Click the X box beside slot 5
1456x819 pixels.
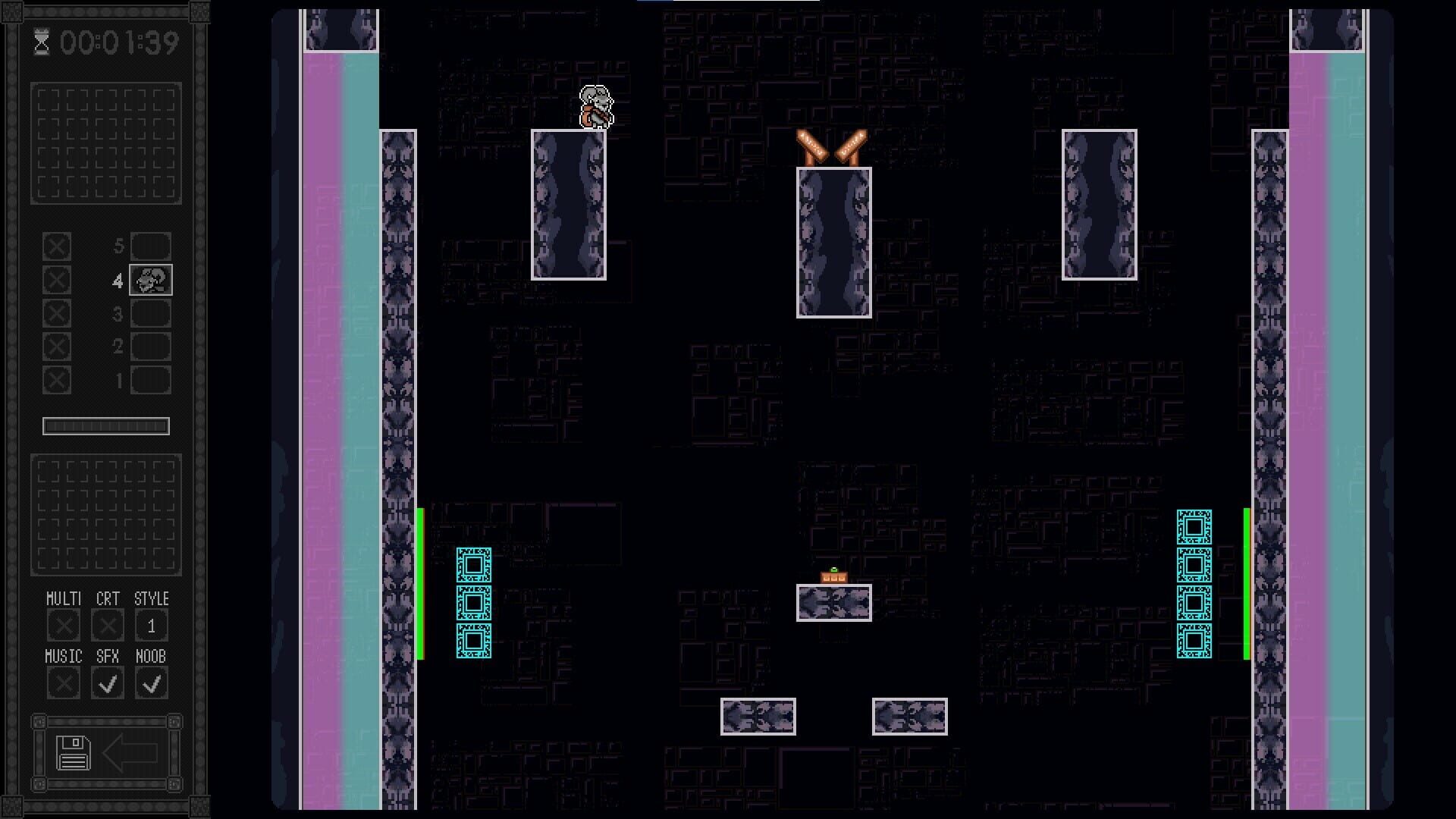[58, 246]
